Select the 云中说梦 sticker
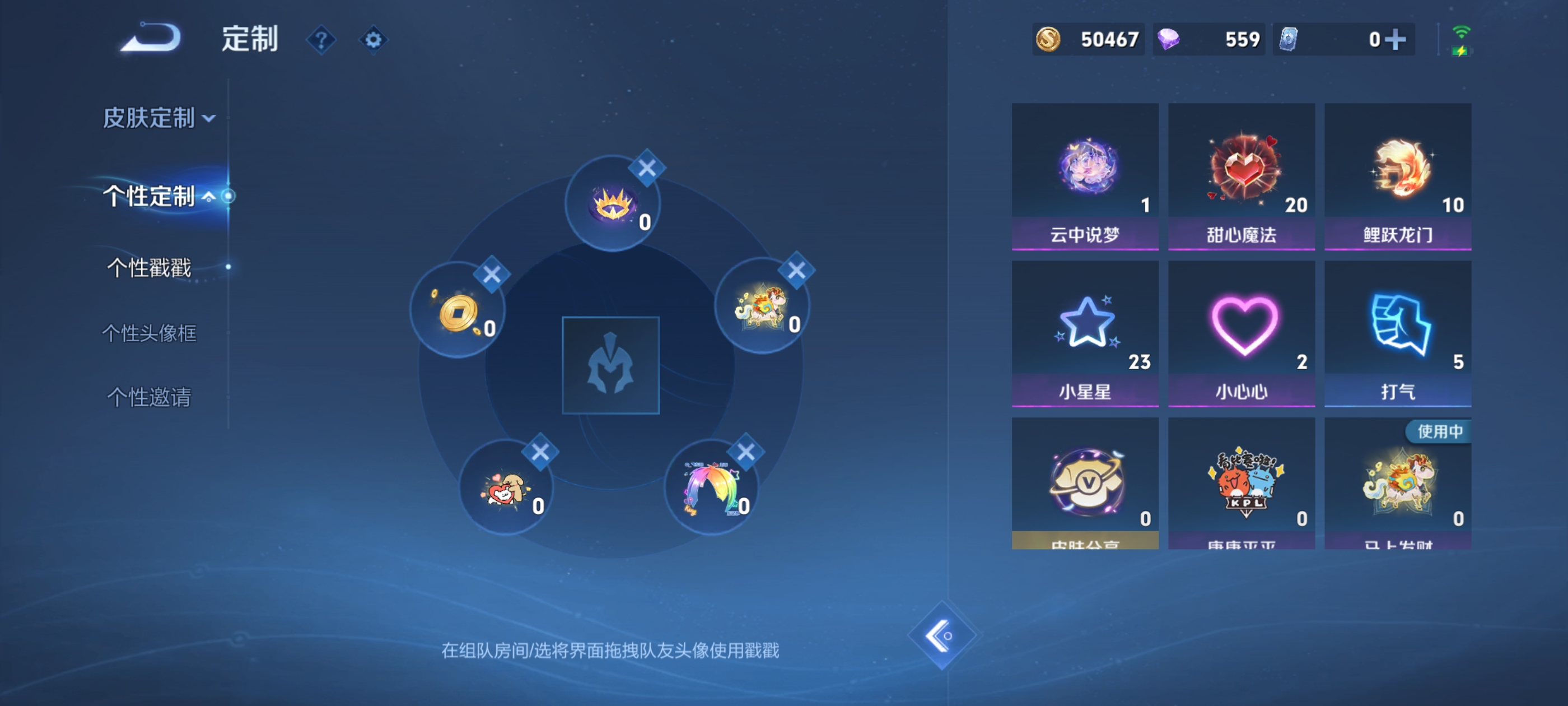 [1085, 176]
